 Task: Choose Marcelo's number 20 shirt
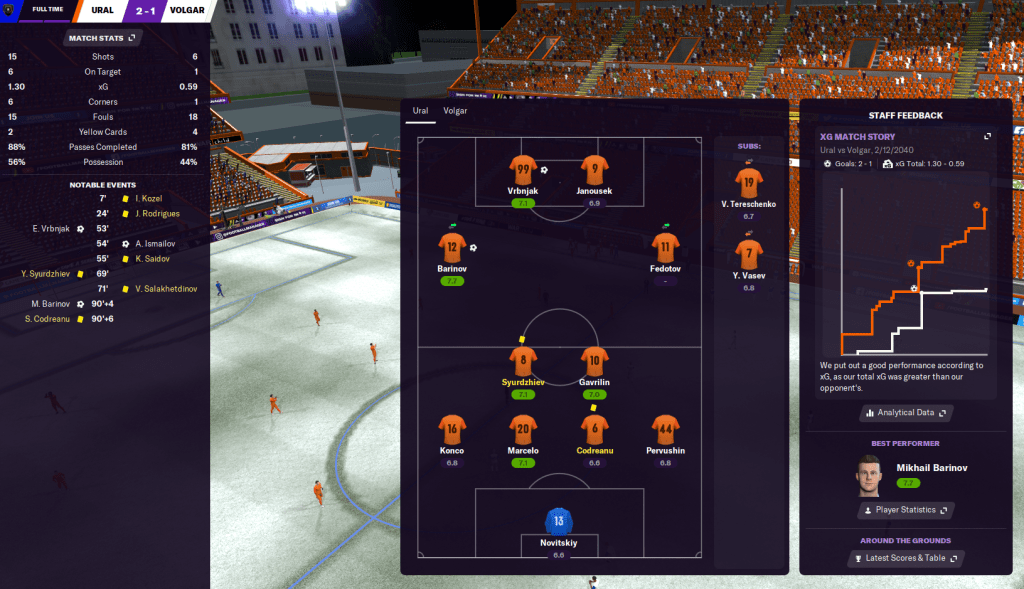(x=522, y=429)
